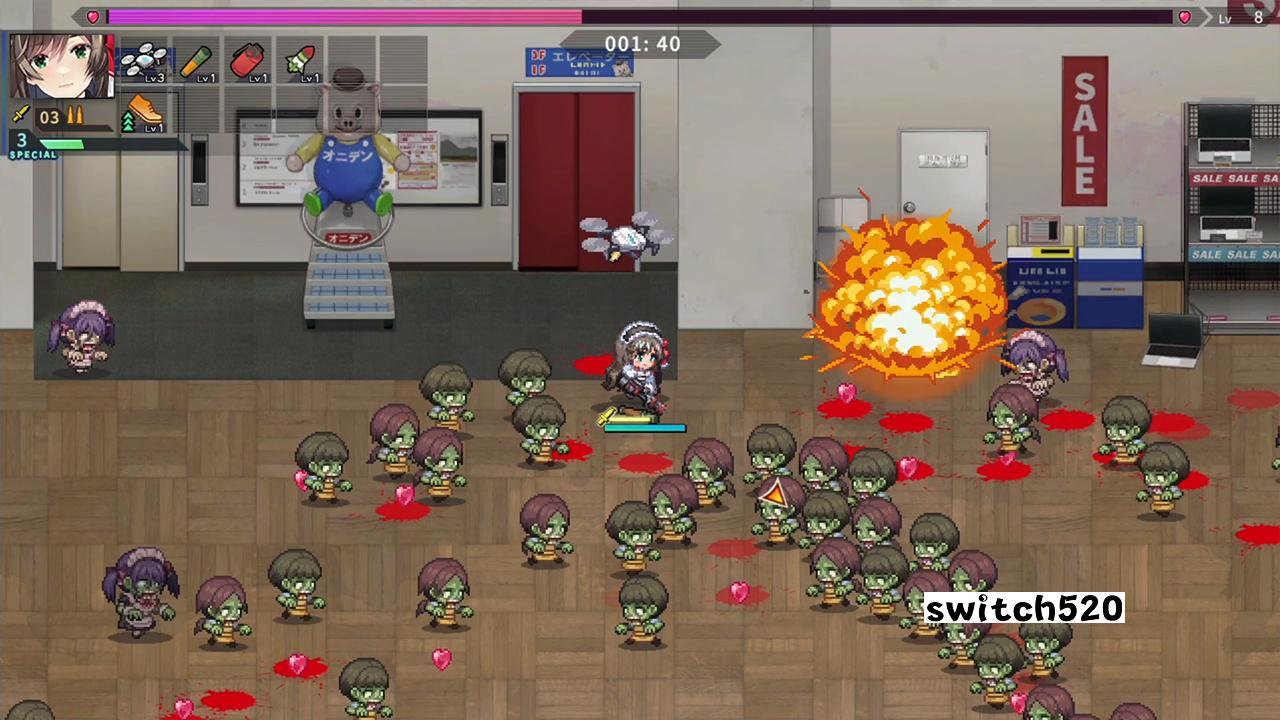
Task: Select the flashlight weapon icon
Action: (x=196, y=62)
